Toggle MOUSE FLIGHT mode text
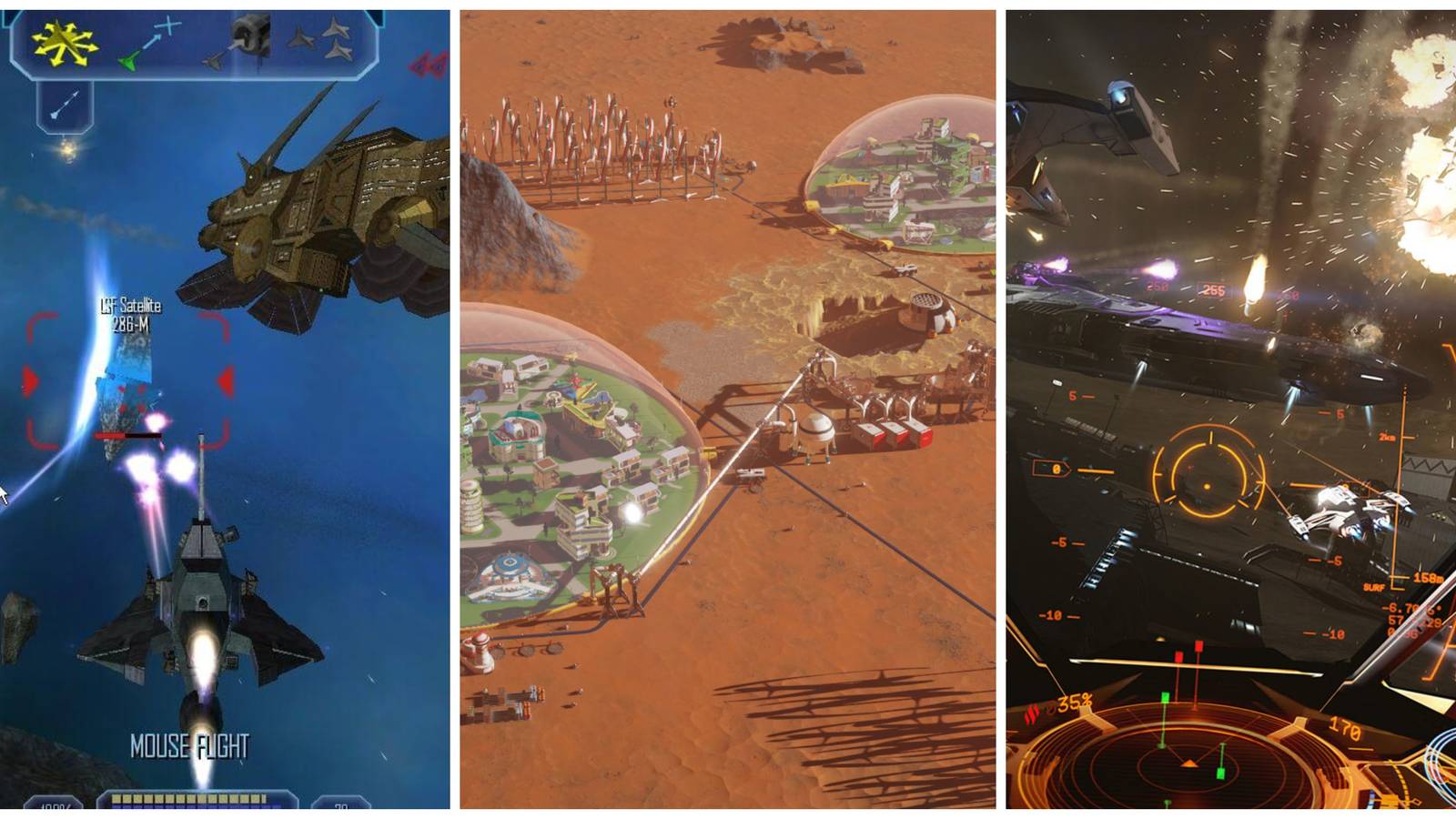 point(188,744)
